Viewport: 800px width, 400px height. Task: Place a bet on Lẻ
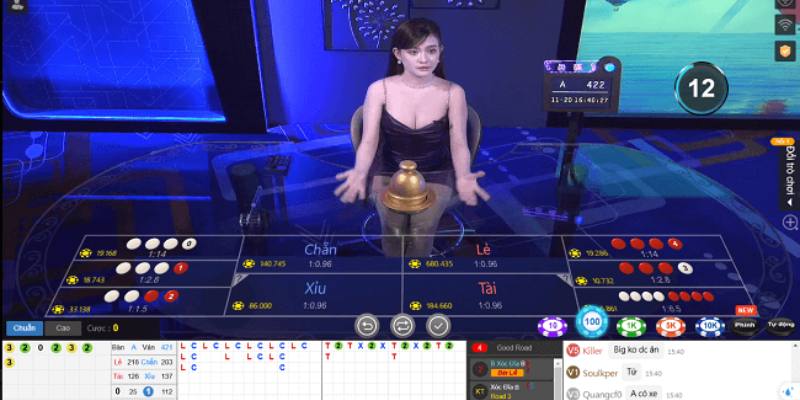pos(484,255)
